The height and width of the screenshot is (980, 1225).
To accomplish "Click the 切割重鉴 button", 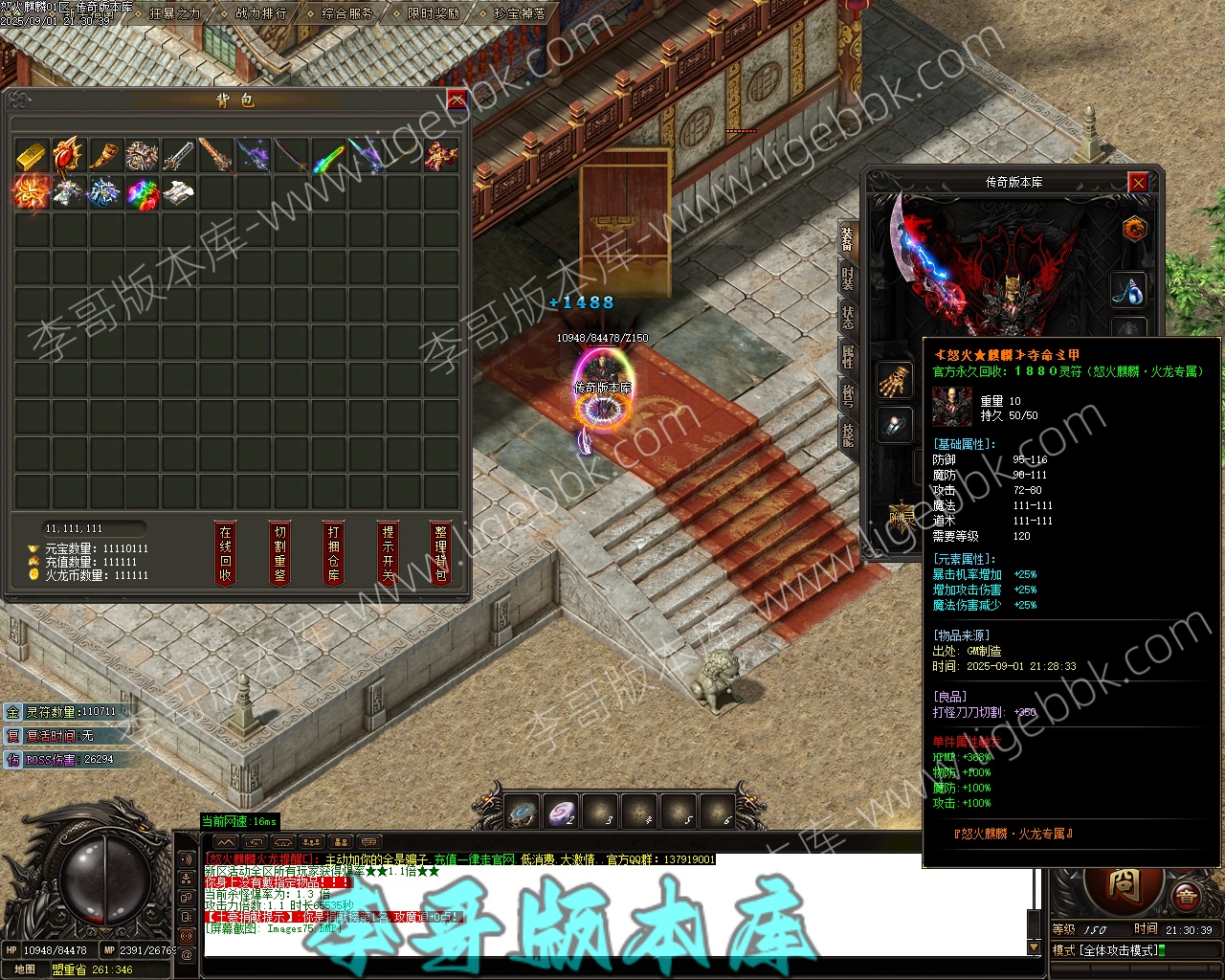I will [x=279, y=553].
